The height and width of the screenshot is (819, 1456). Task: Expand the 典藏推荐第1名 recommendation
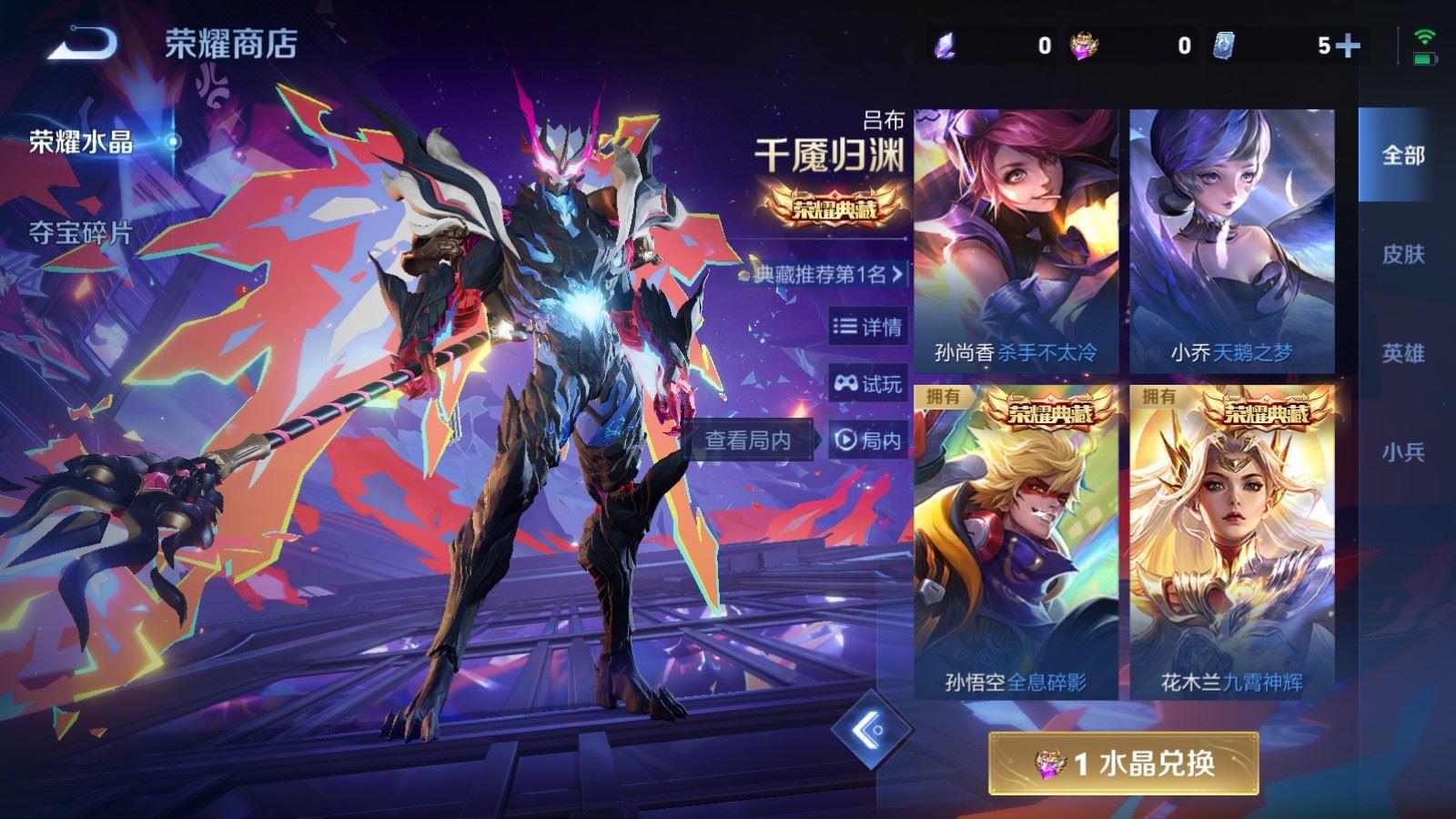click(817, 275)
